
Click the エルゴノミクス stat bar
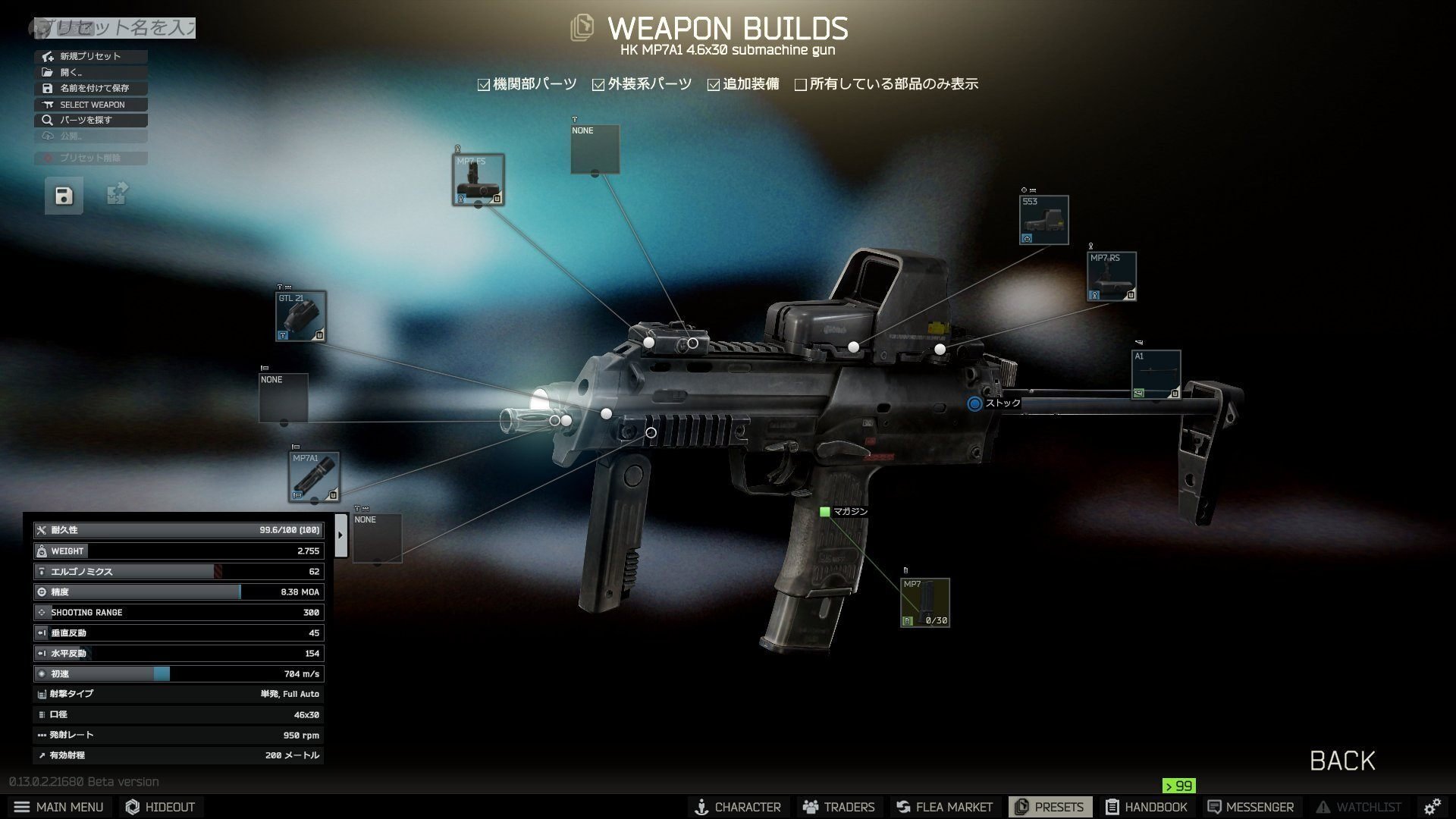(x=178, y=571)
